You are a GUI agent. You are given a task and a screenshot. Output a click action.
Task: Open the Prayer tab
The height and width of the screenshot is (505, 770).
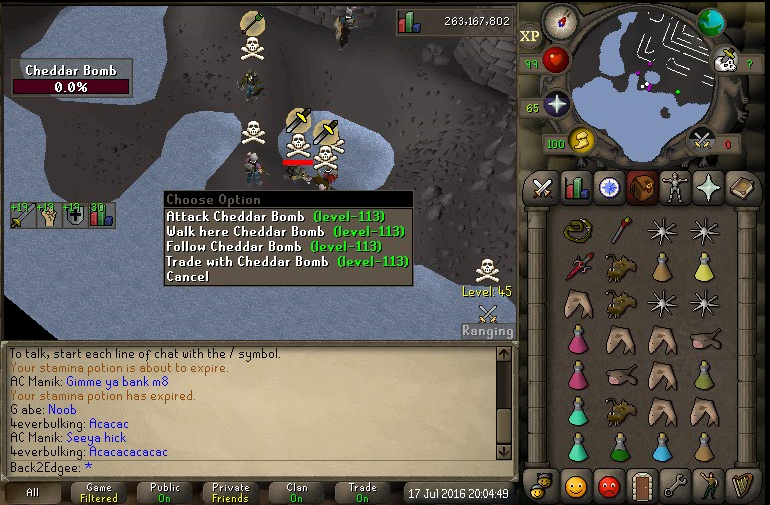click(x=707, y=187)
